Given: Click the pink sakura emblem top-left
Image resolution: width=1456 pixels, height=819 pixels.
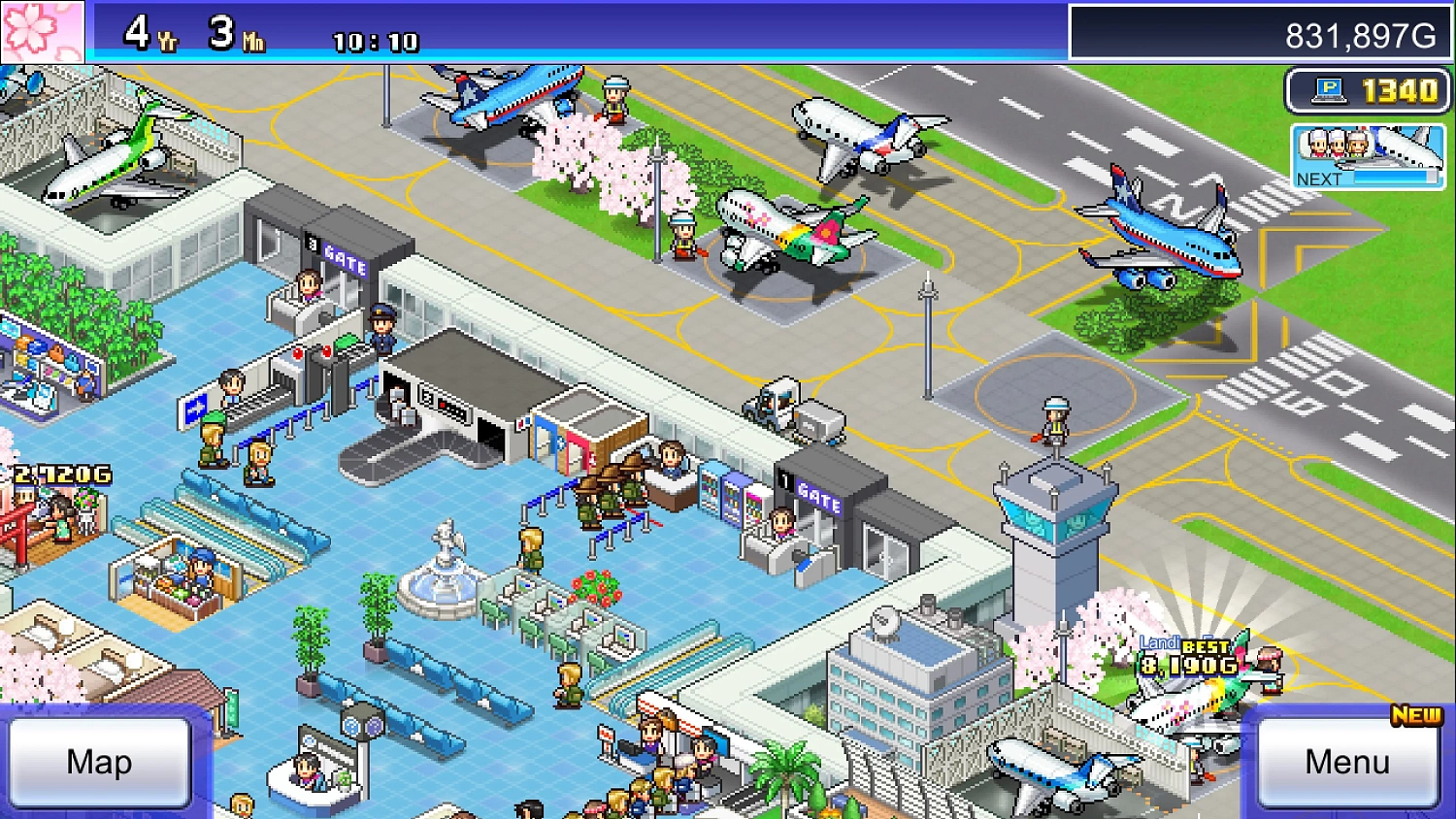Looking at the screenshot, I should tap(44, 34).
